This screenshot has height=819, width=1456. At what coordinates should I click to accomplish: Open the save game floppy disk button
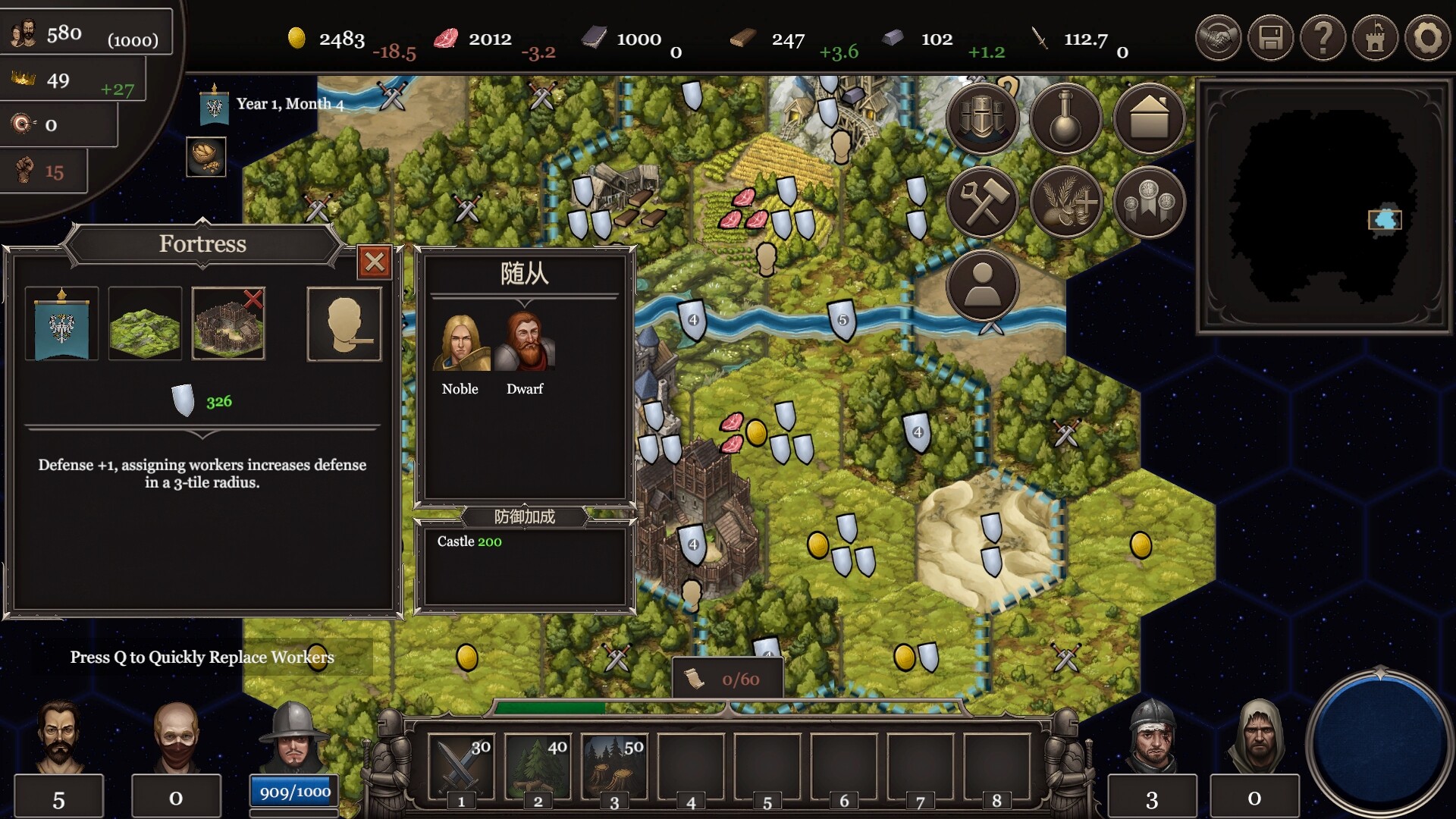click(x=1270, y=37)
